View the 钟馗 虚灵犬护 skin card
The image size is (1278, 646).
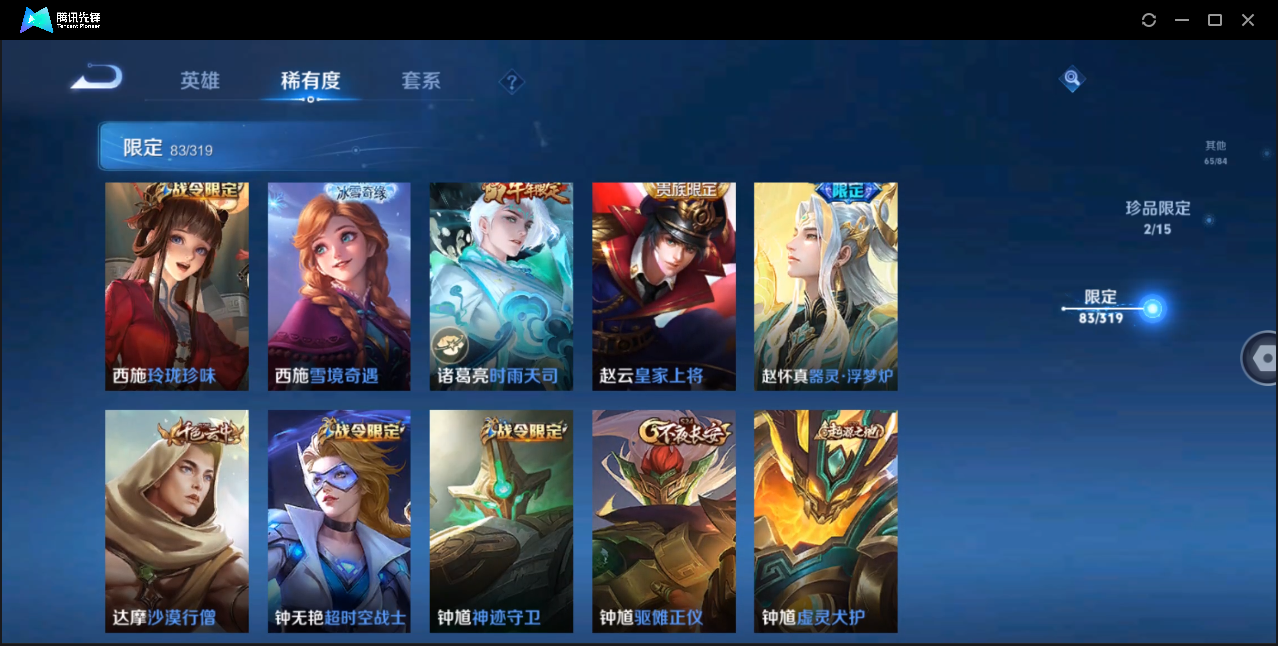point(825,521)
